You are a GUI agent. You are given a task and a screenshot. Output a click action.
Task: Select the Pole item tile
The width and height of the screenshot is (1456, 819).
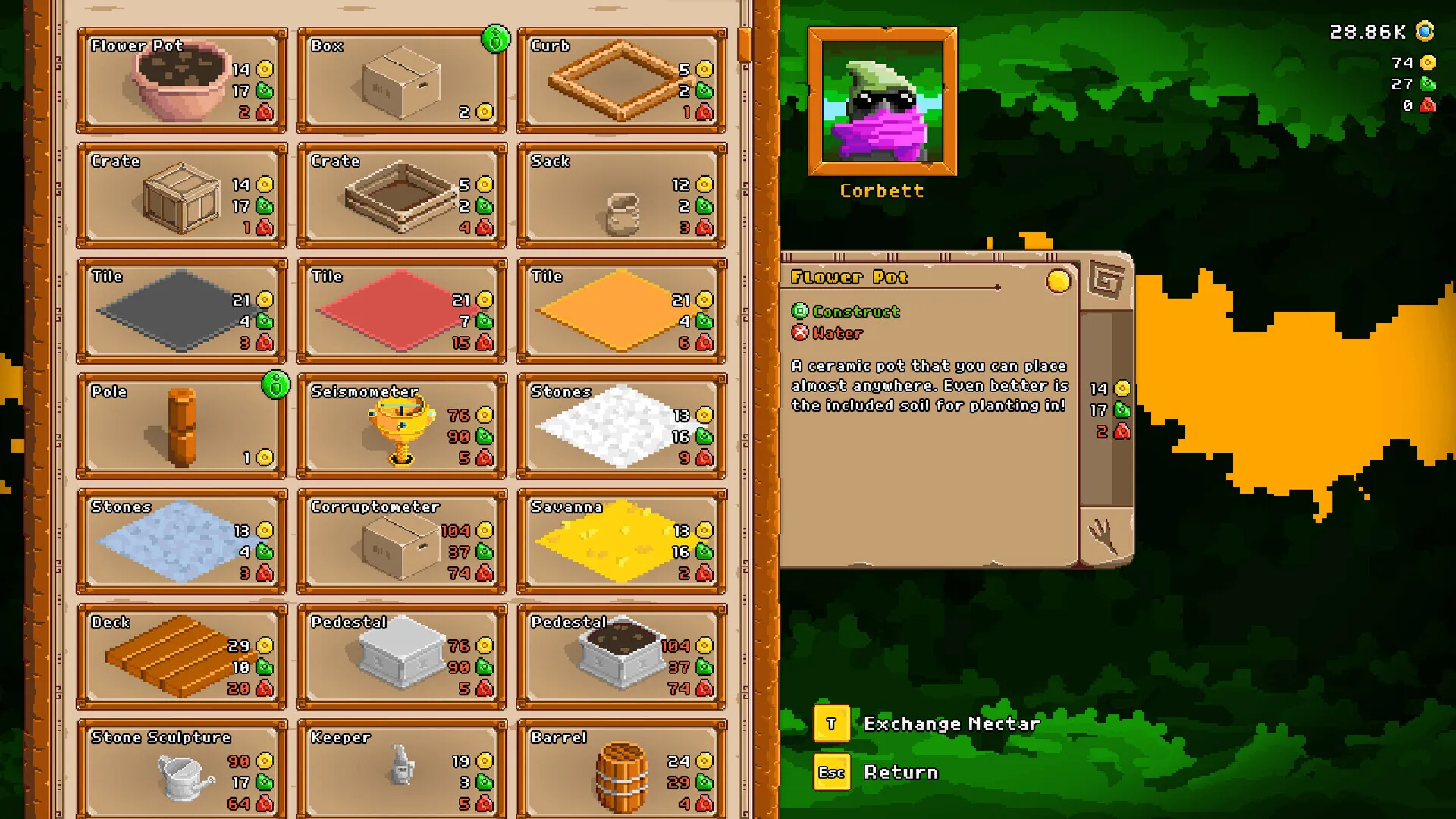(x=182, y=426)
